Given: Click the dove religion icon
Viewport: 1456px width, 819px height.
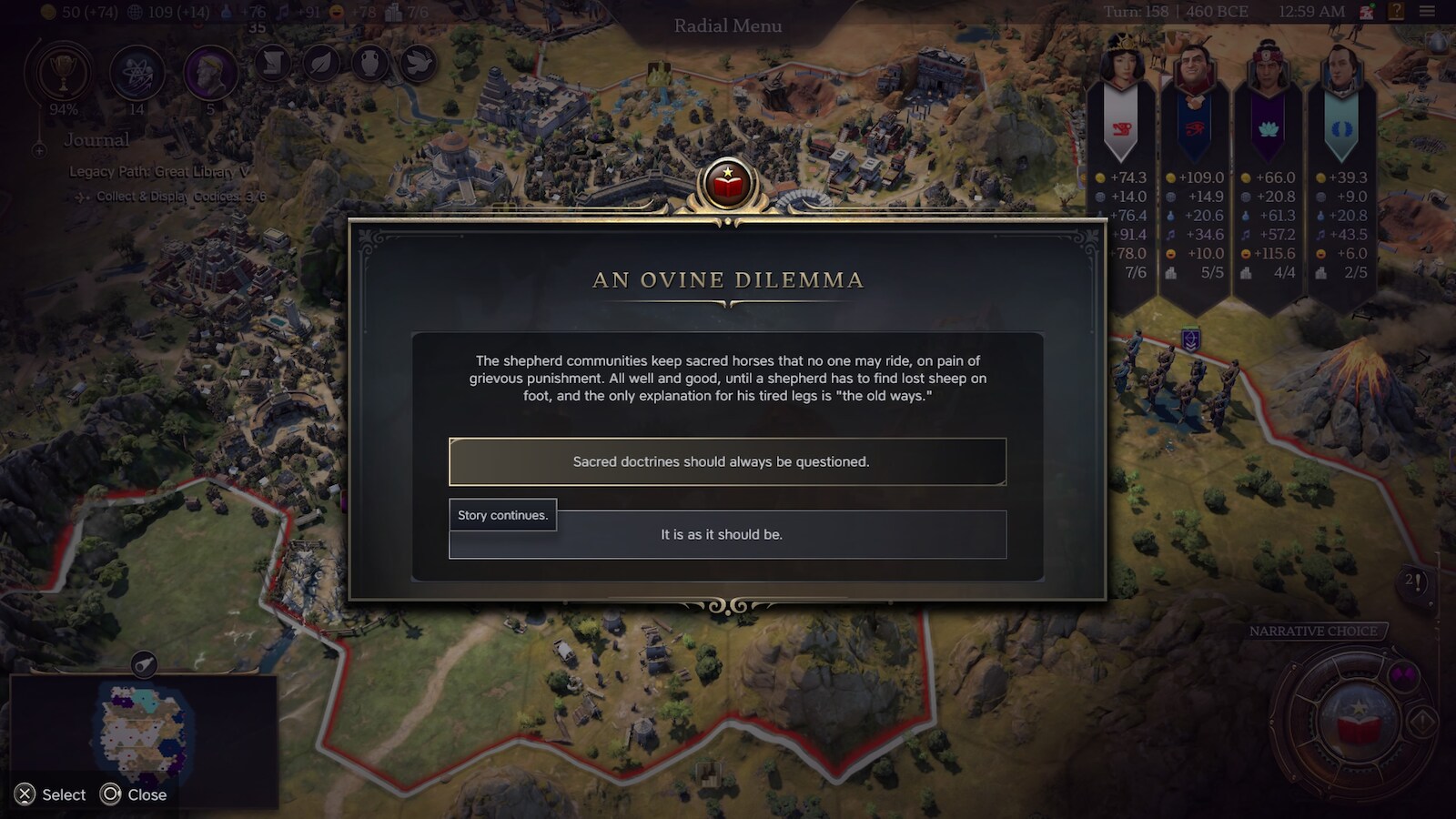Looking at the screenshot, I should coord(419,63).
